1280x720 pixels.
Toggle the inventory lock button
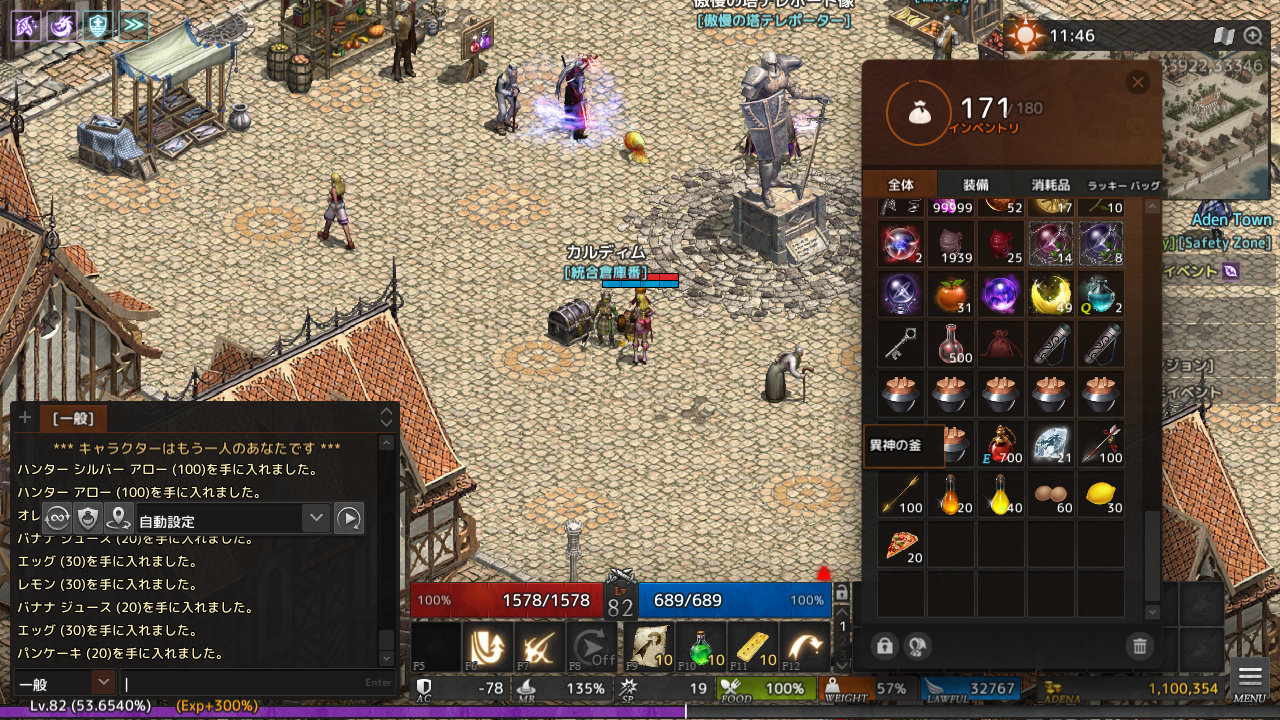coord(884,646)
